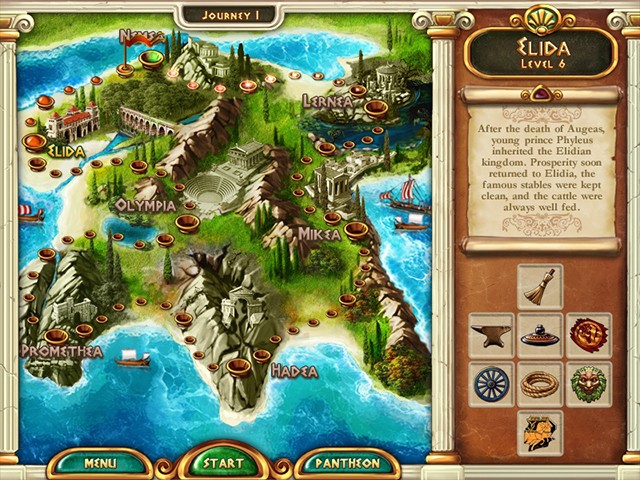Select the broom item icon

coord(540,287)
